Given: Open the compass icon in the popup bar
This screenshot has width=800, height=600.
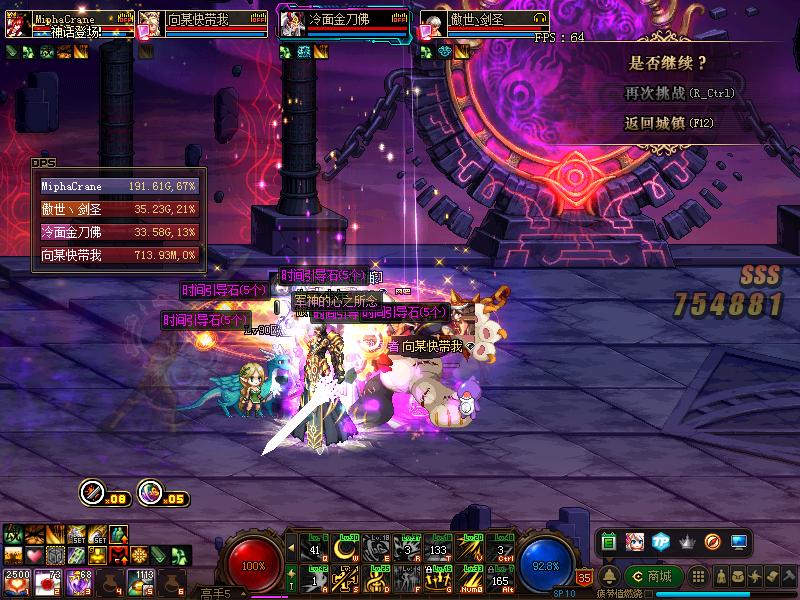Looking at the screenshot, I should [712, 541].
